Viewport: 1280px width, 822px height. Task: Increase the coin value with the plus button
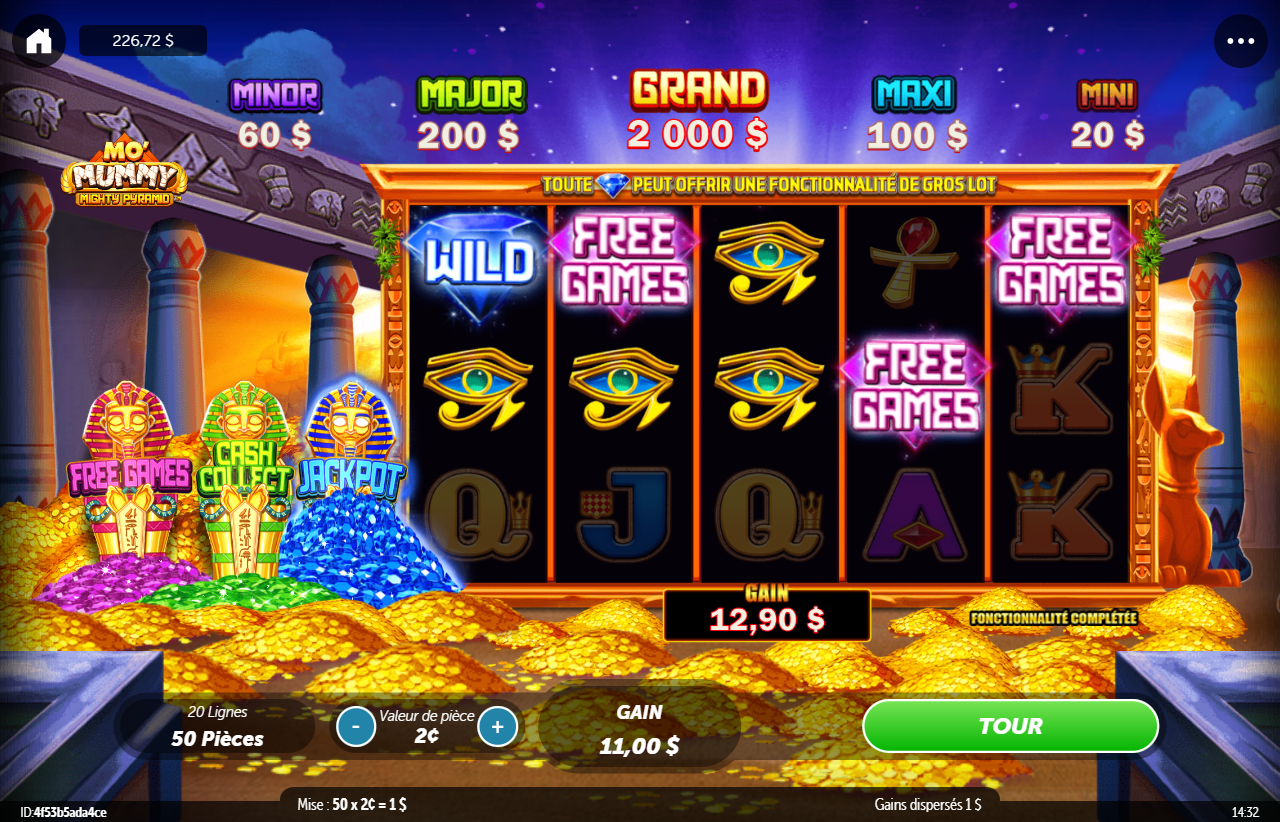coord(498,726)
